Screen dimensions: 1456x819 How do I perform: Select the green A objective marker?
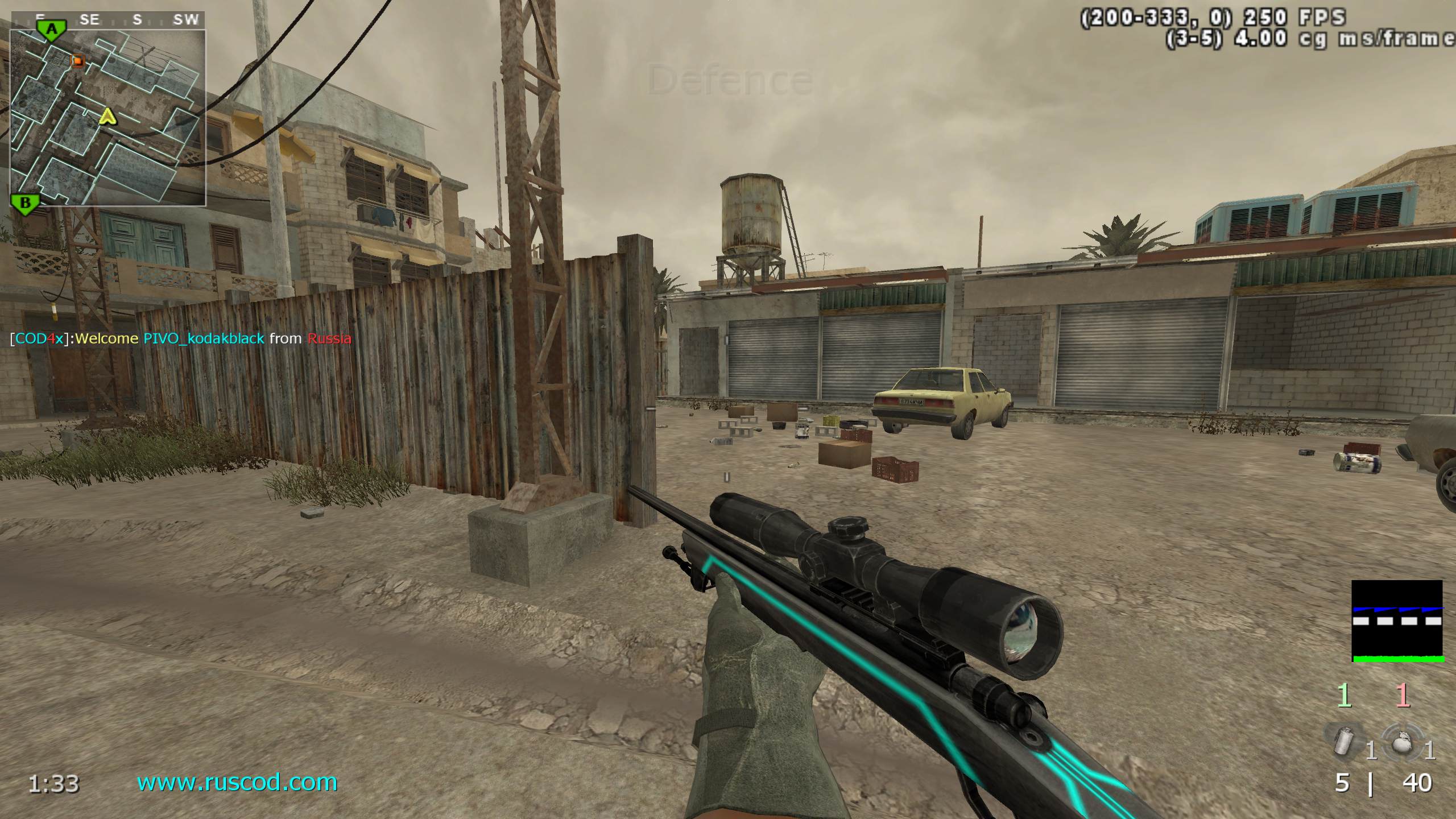(52, 30)
